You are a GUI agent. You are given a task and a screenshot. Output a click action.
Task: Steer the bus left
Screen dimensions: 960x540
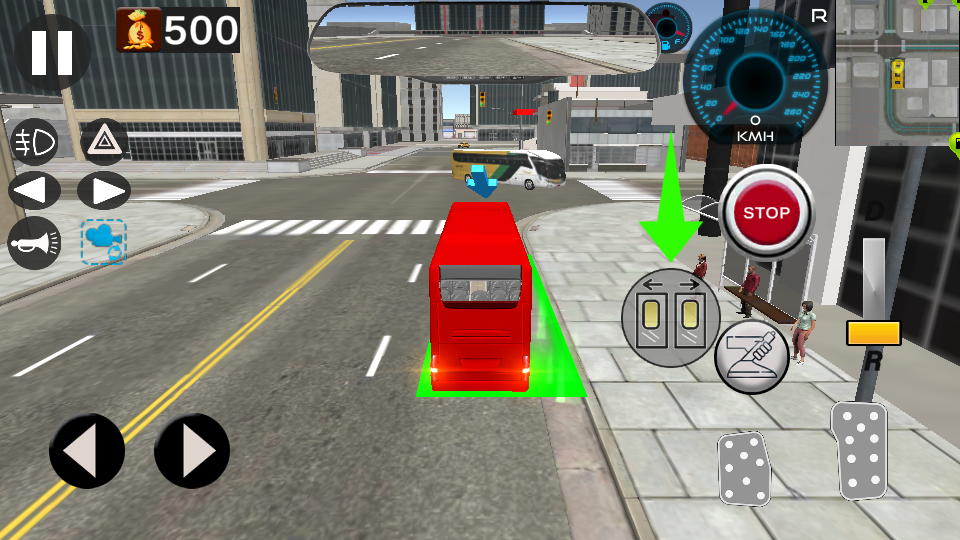[x=87, y=451]
